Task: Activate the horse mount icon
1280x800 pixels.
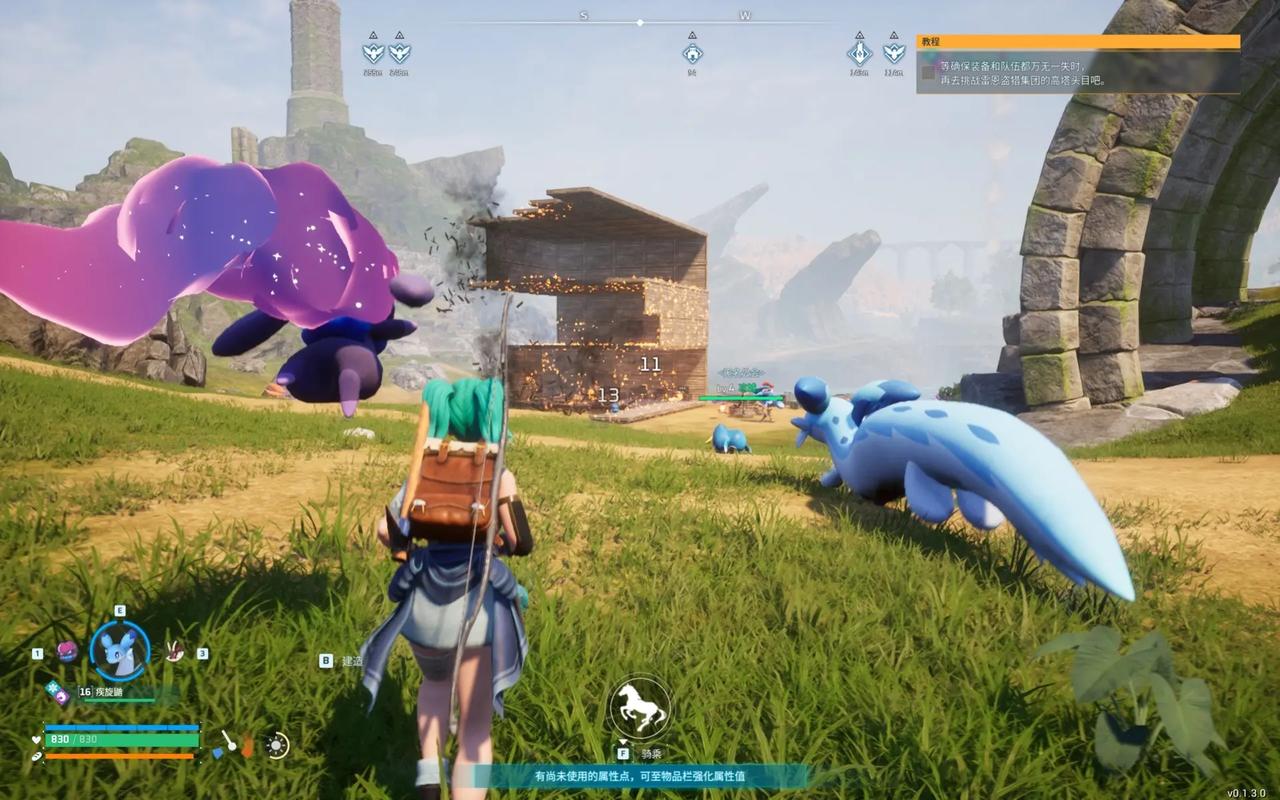Action: [639, 708]
